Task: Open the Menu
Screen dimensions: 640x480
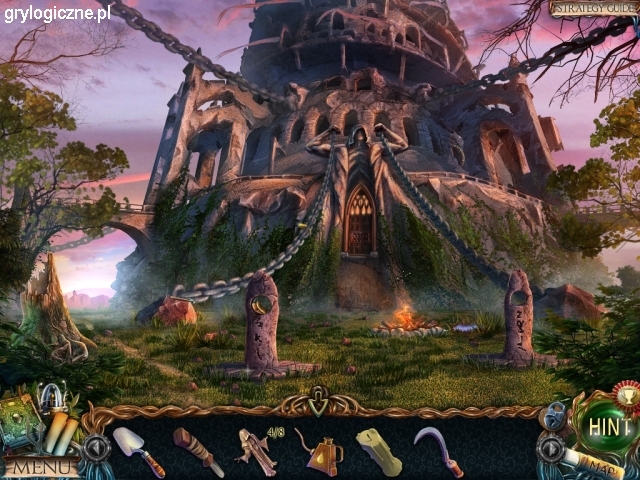Action: tap(40, 466)
